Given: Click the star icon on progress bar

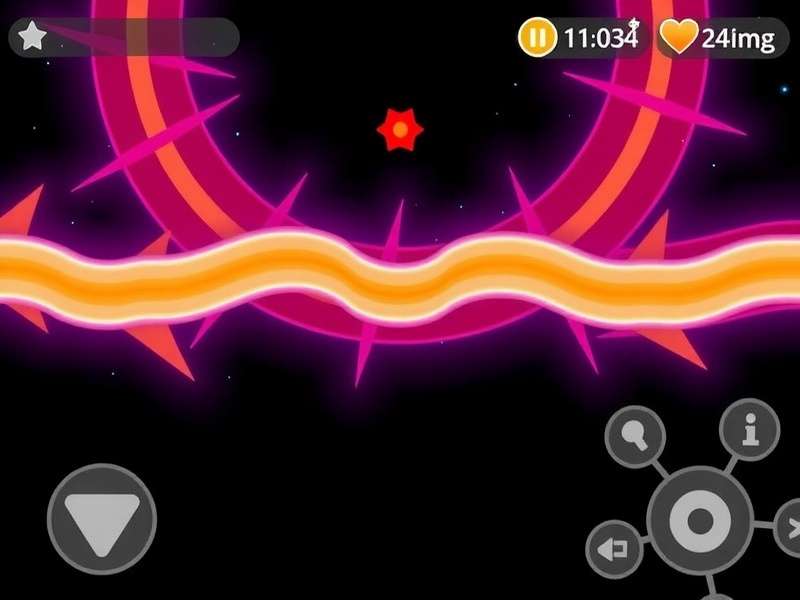Looking at the screenshot, I should point(33,37).
